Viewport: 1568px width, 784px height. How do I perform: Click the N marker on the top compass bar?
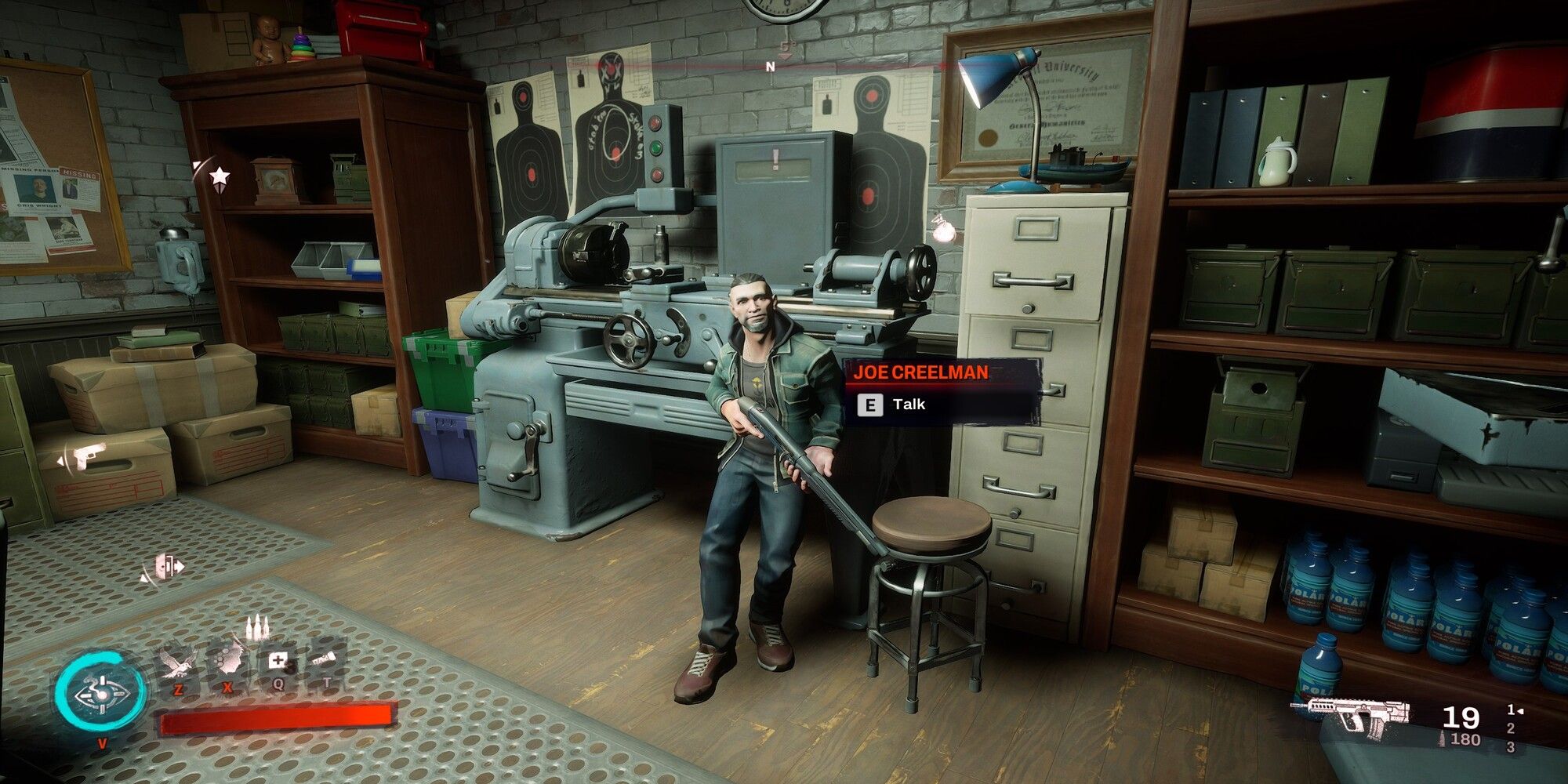coord(771,67)
